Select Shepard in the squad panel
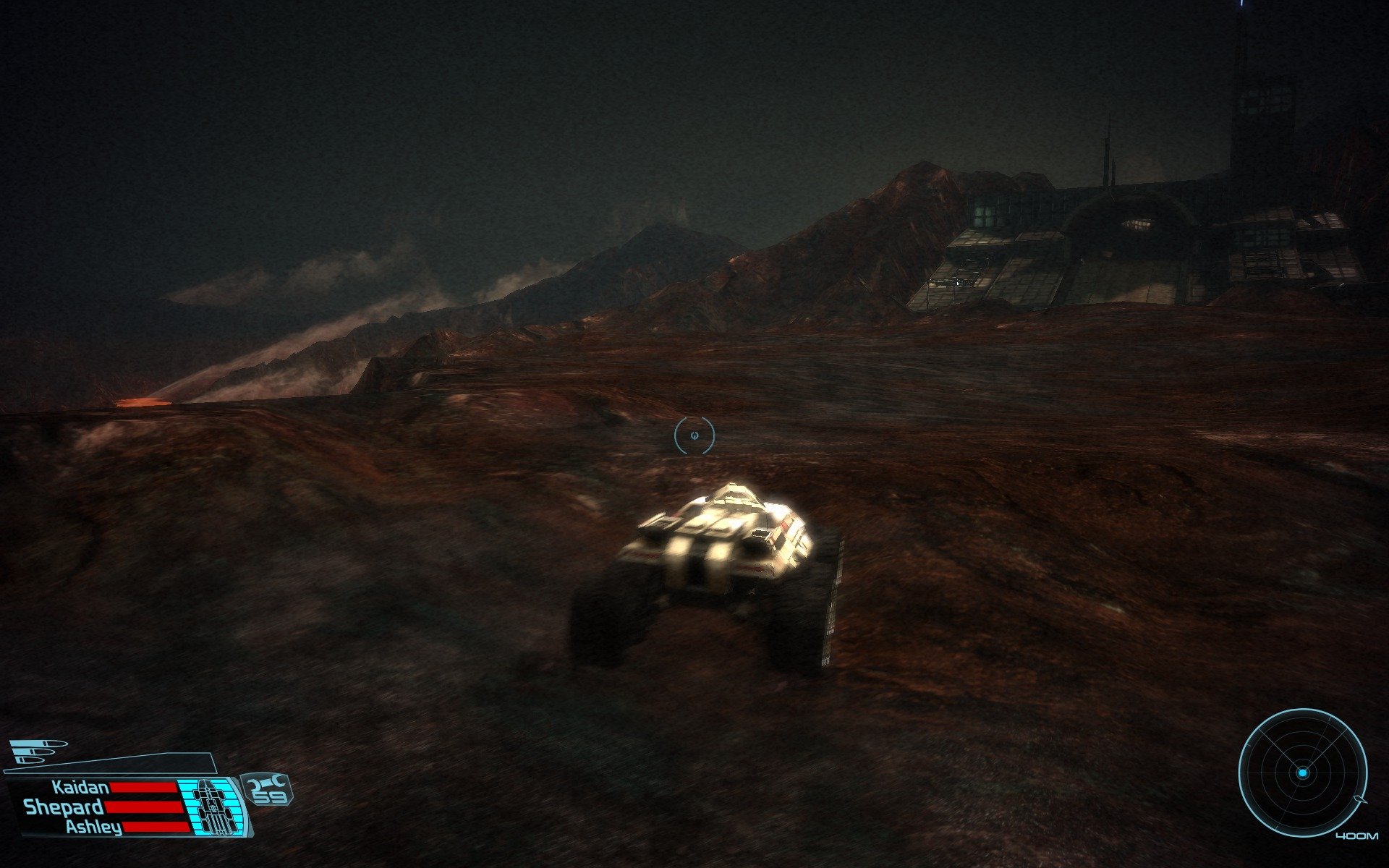 (64, 807)
